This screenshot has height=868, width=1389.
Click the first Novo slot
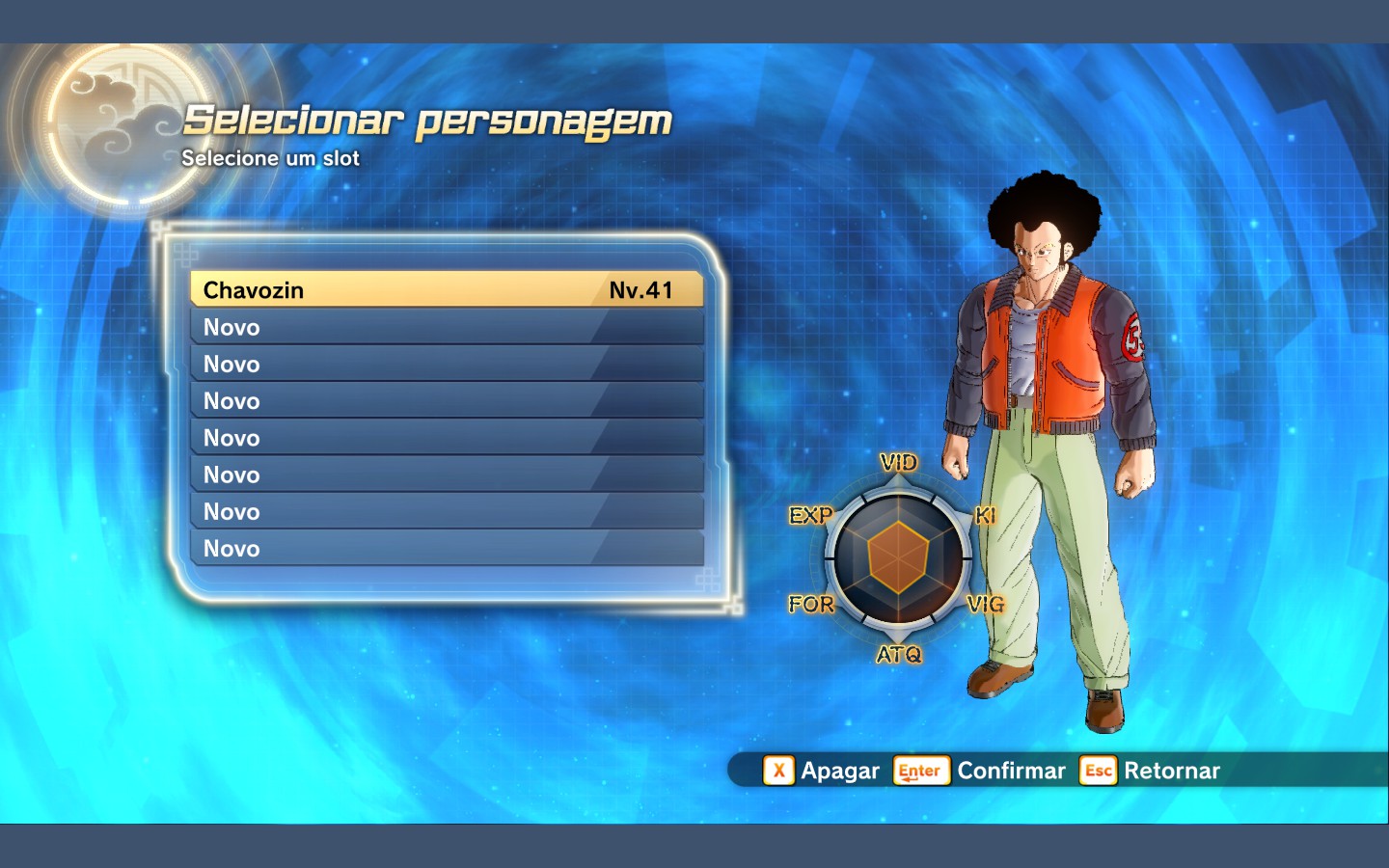coord(444,327)
